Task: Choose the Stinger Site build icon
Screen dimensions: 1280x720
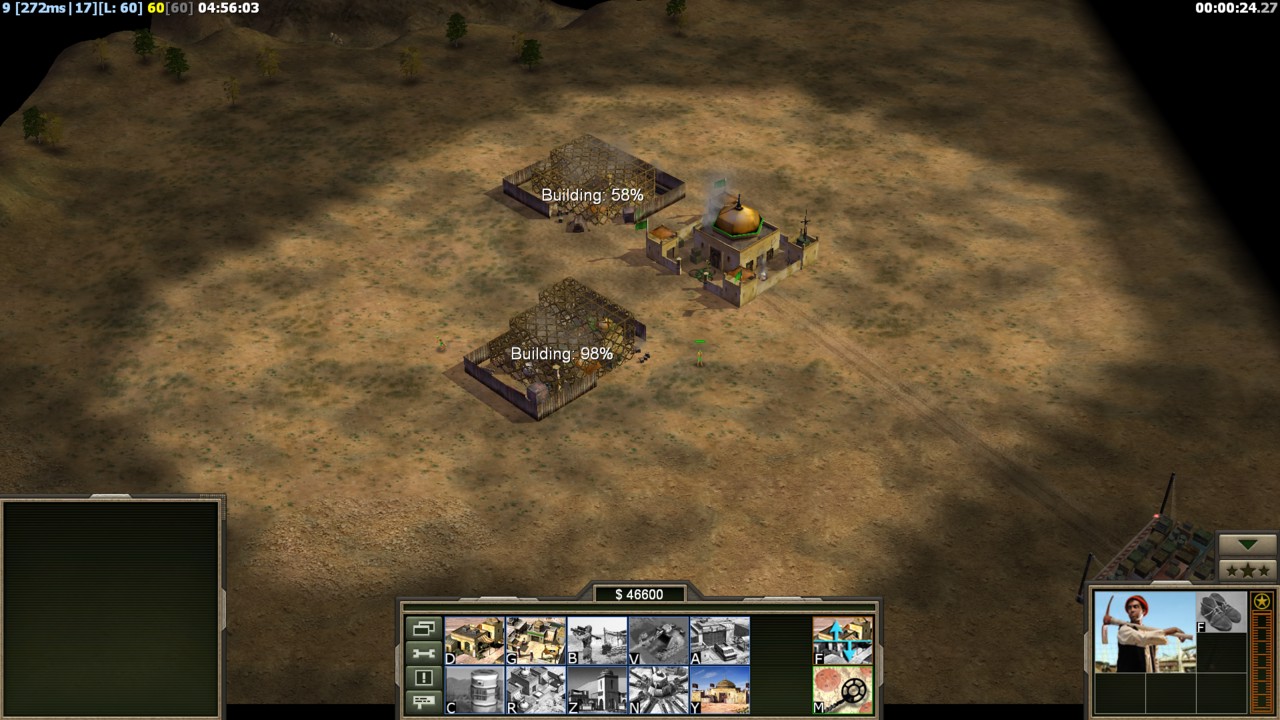Action: pyautogui.click(x=597, y=640)
